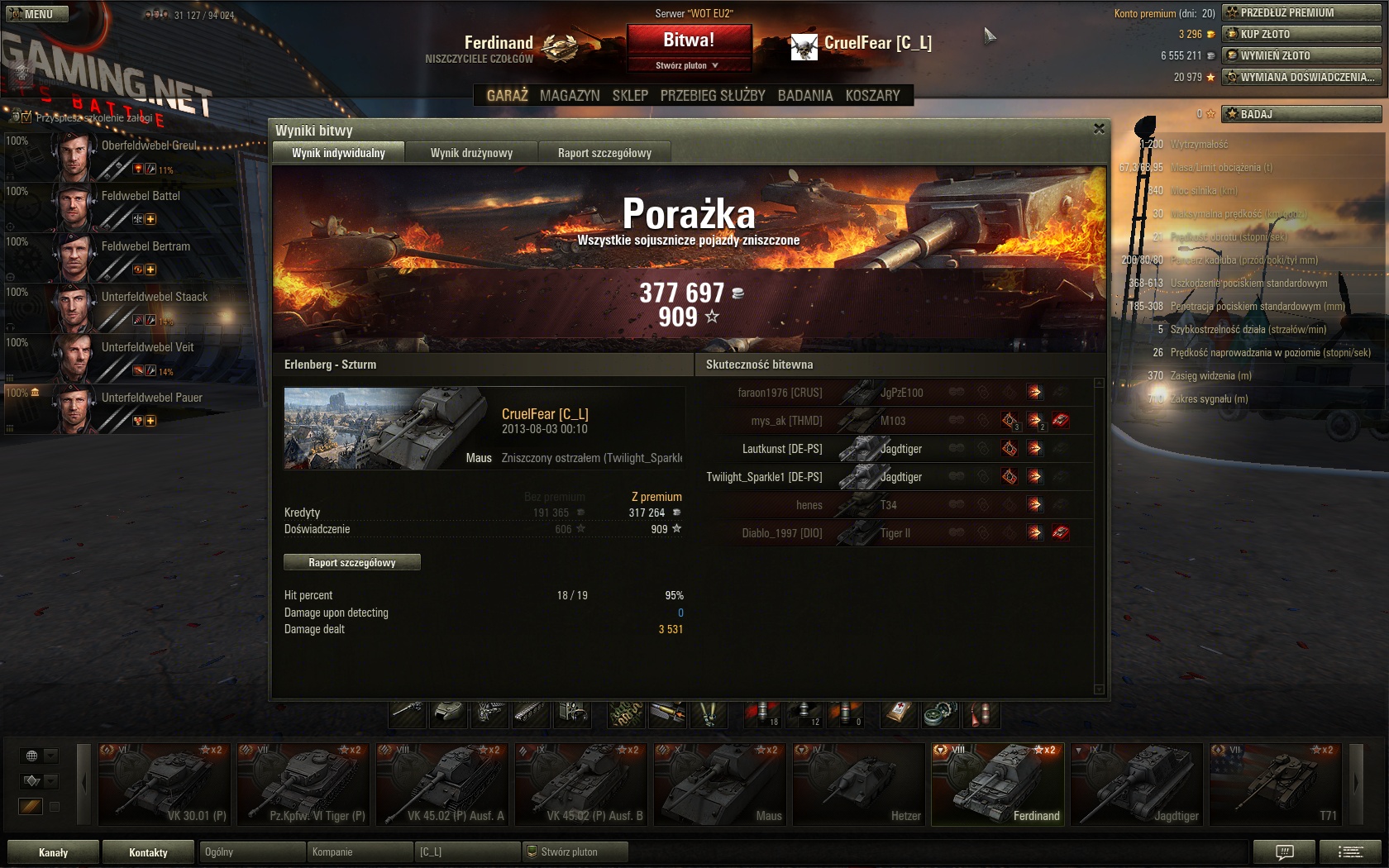Buy gold with KUP ZŁOTO
This screenshot has width=1389, height=868.
pyautogui.click(x=1301, y=34)
